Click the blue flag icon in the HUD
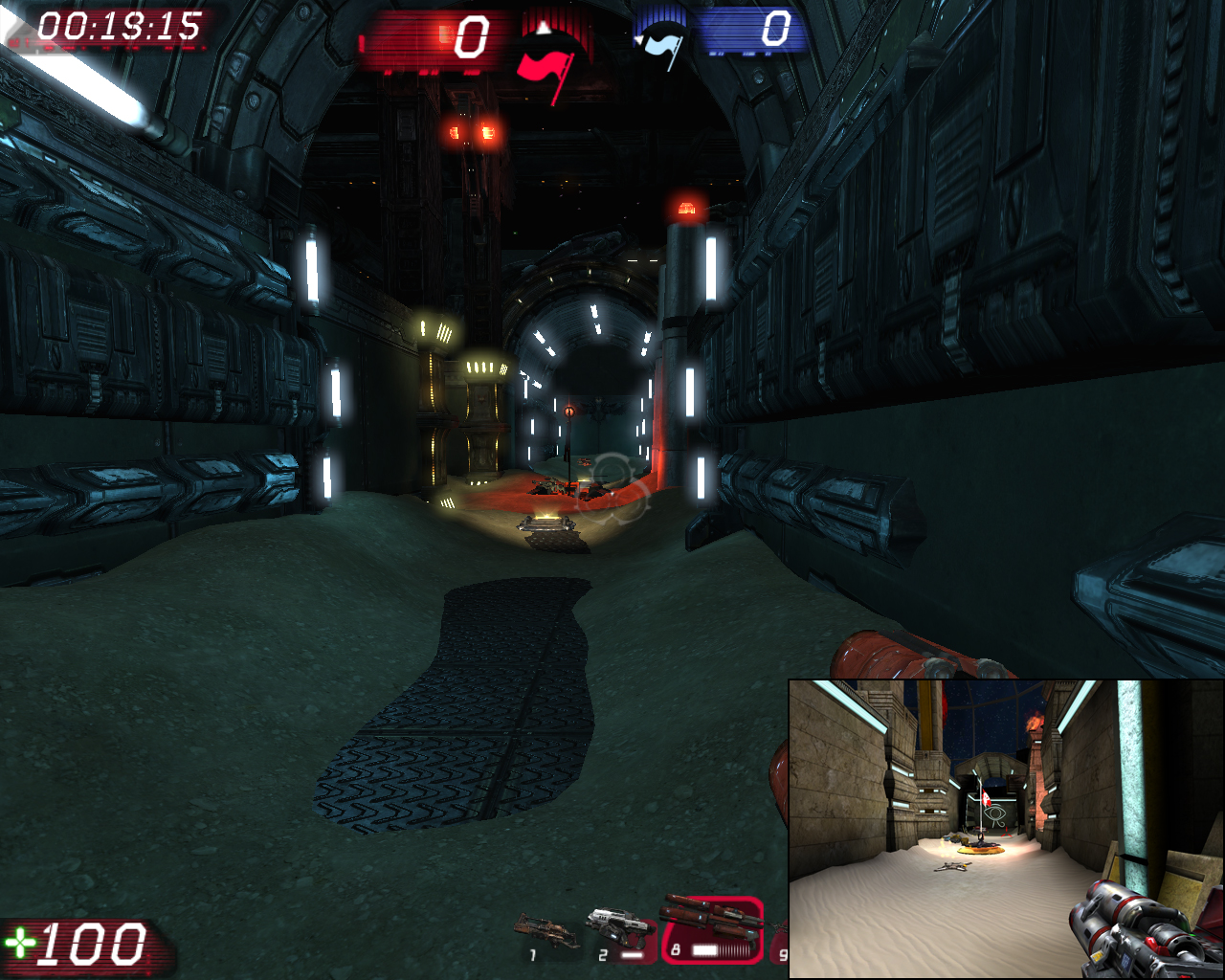The width and height of the screenshot is (1225, 980). coord(663,43)
